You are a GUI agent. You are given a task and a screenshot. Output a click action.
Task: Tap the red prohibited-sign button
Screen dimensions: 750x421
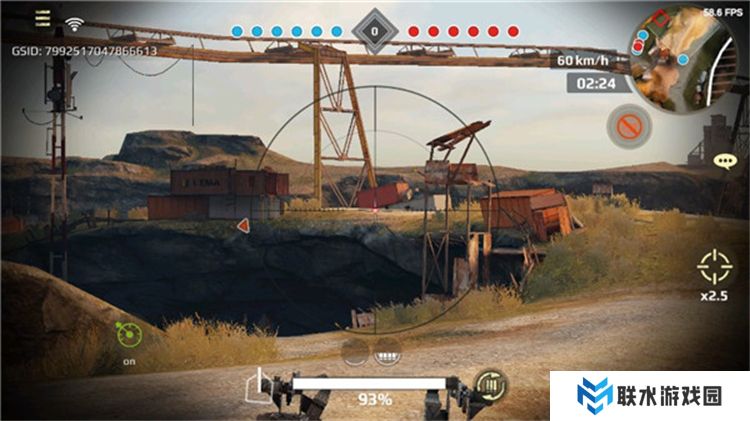coord(629,126)
